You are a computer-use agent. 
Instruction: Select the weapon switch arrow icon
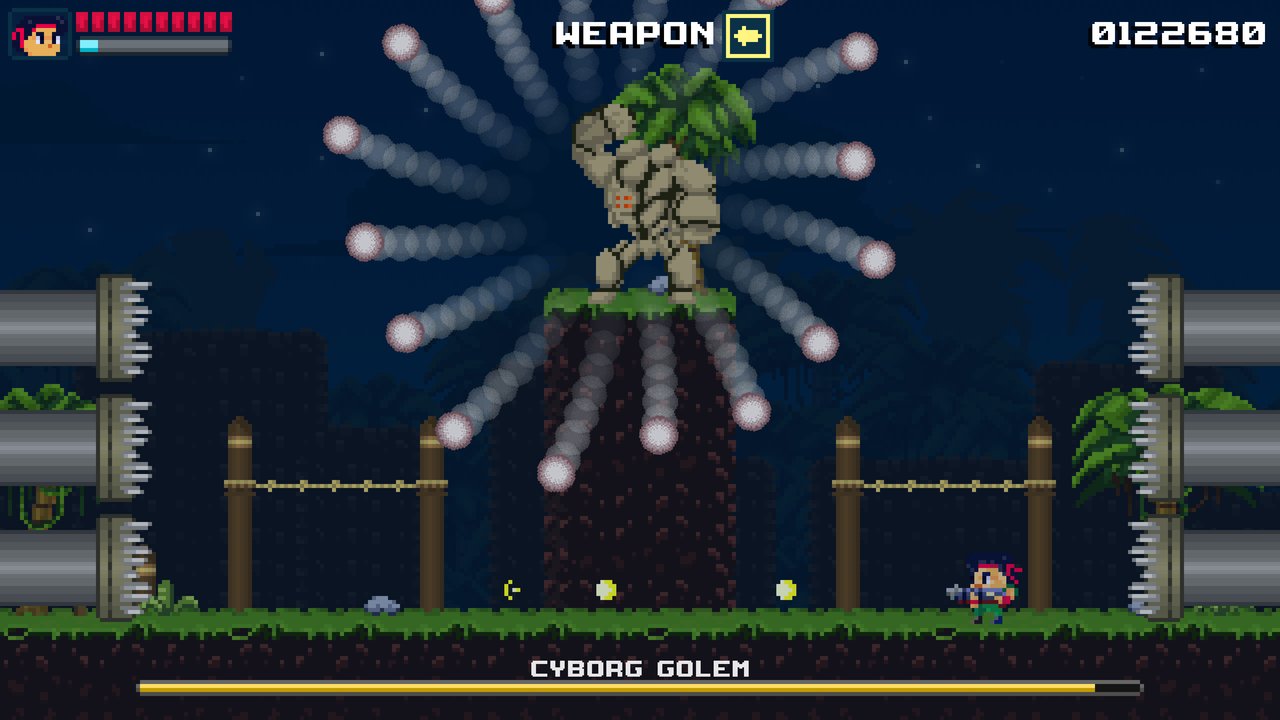coord(748,33)
